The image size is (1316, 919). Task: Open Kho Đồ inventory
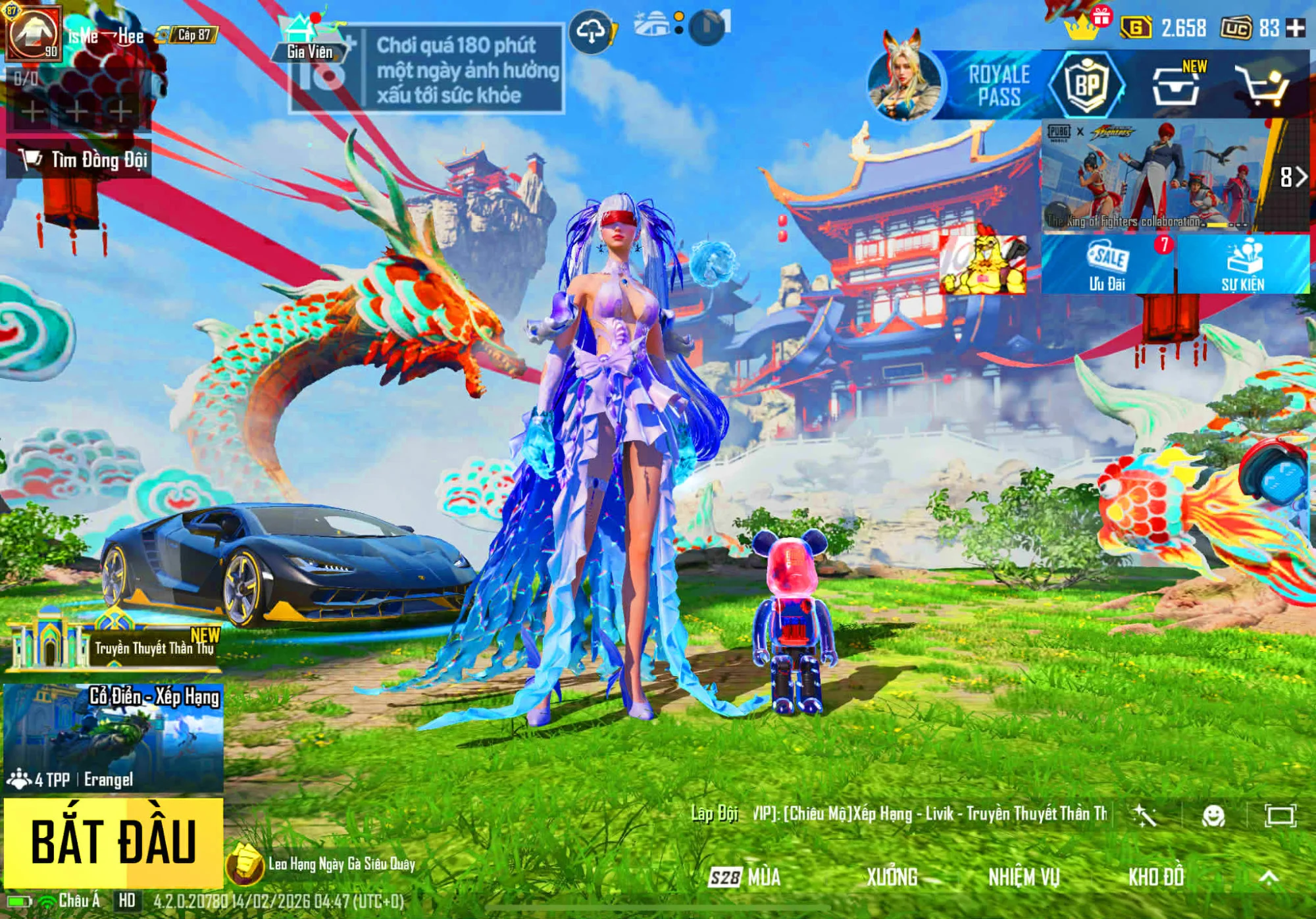pos(1155,877)
